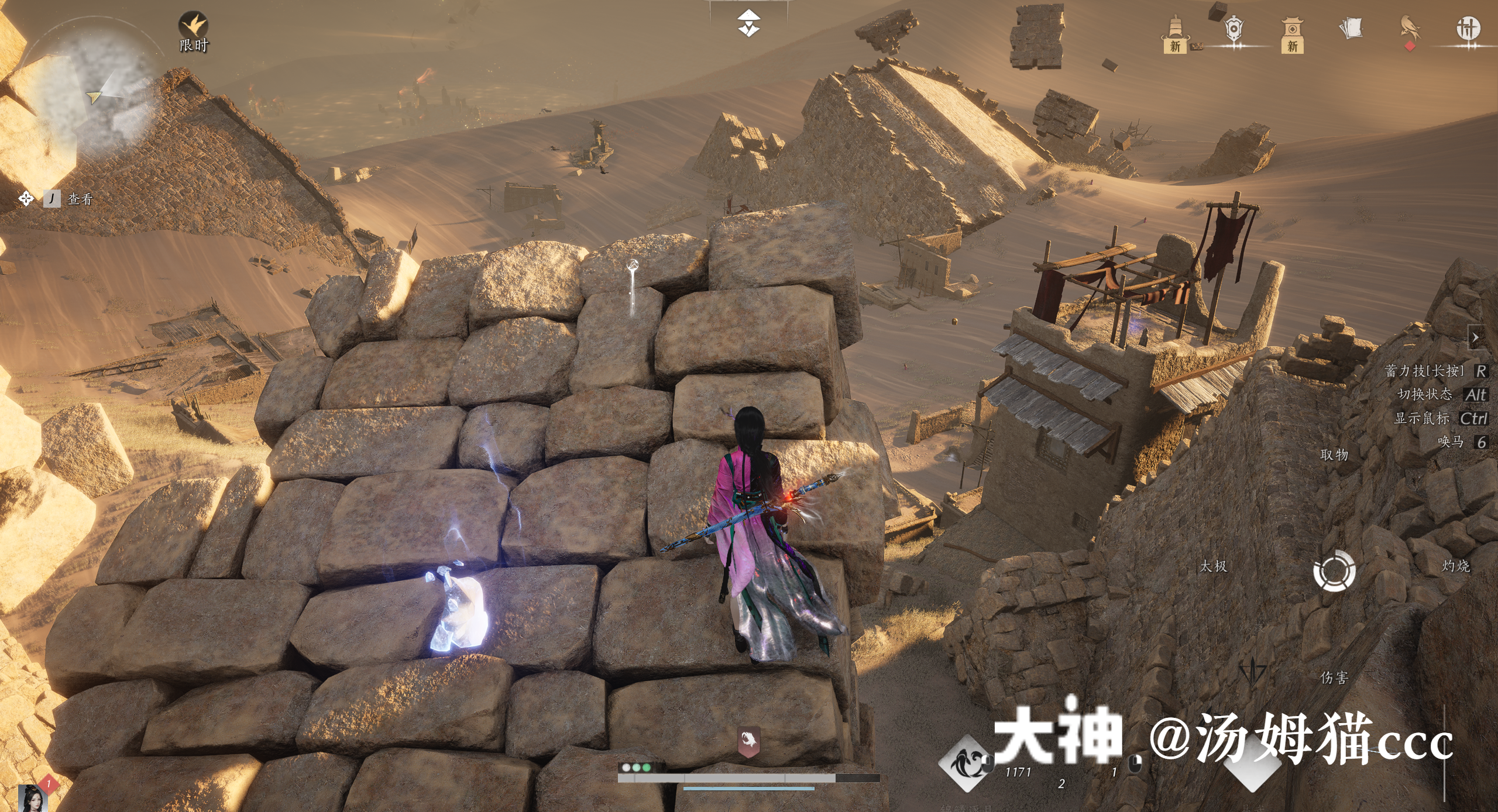Open the stacked paper cards icon
The width and height of the screenshot is (1498, 812).
click(x=1351, y=28)
